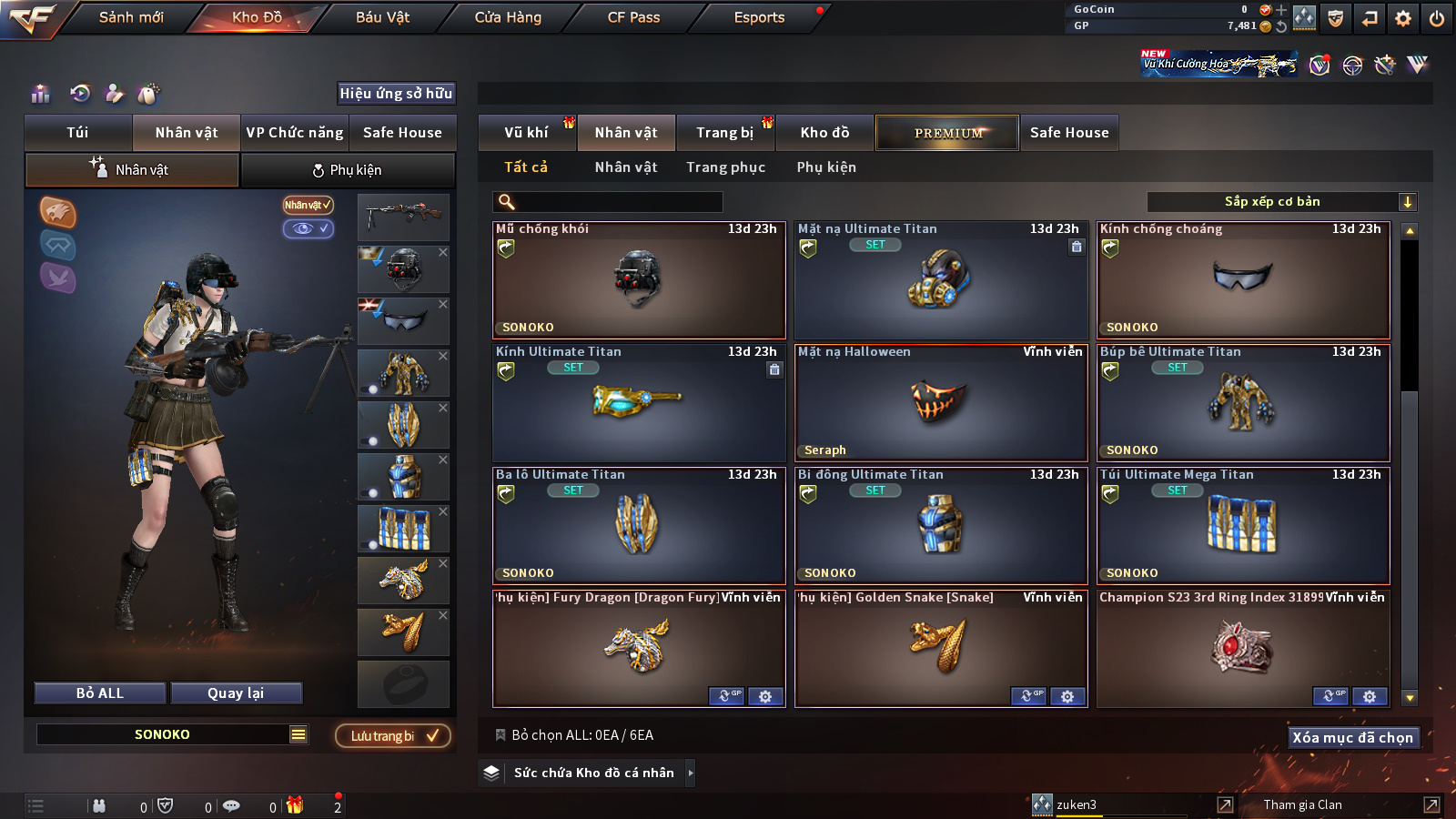Open settings via the gear icon
Image resolution: width=1456 pixels, height=819 pixels.
(1402, 18)
